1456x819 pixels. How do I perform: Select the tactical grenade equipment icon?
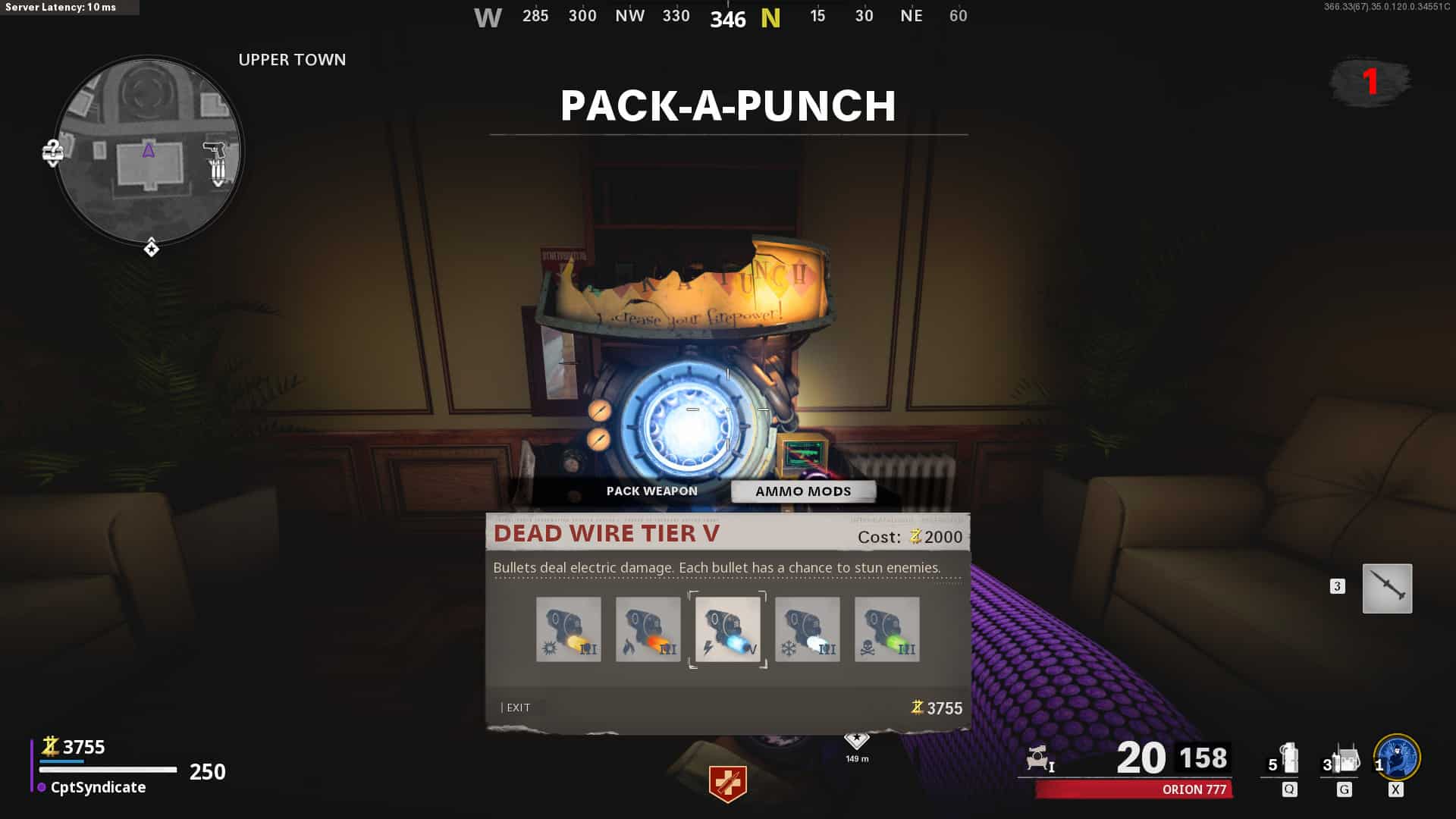click(1288, 759)
